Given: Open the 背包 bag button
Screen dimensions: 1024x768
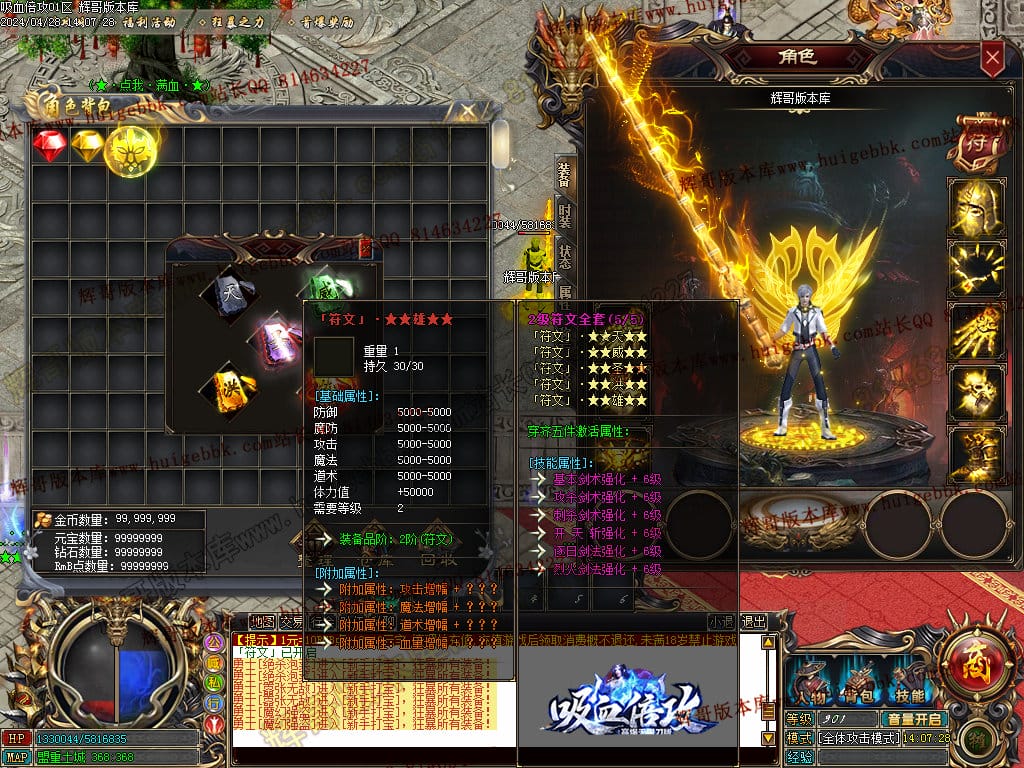Looking at the screenshot, I should (859, 683).
